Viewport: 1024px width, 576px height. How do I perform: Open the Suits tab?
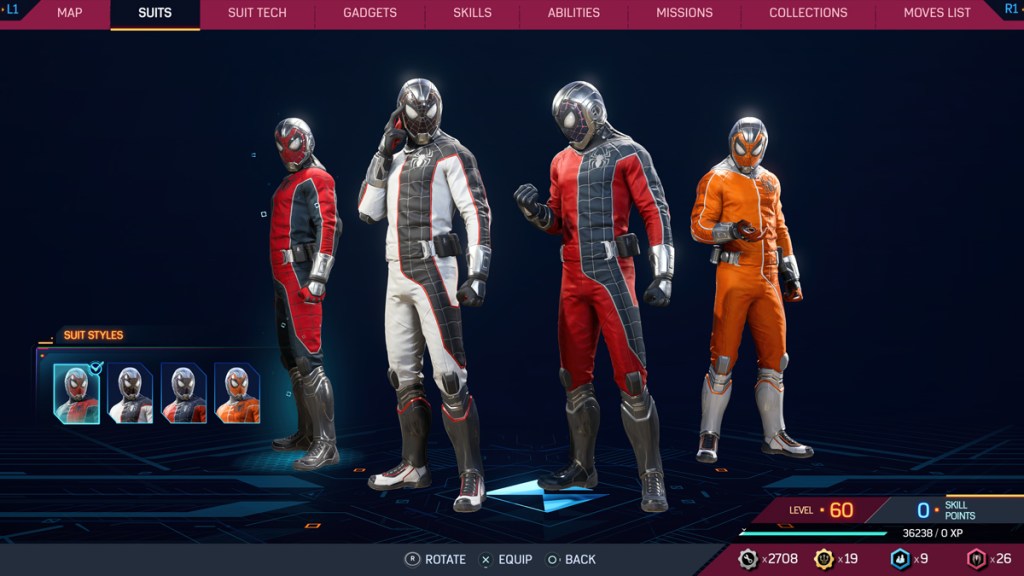(155, 13)
